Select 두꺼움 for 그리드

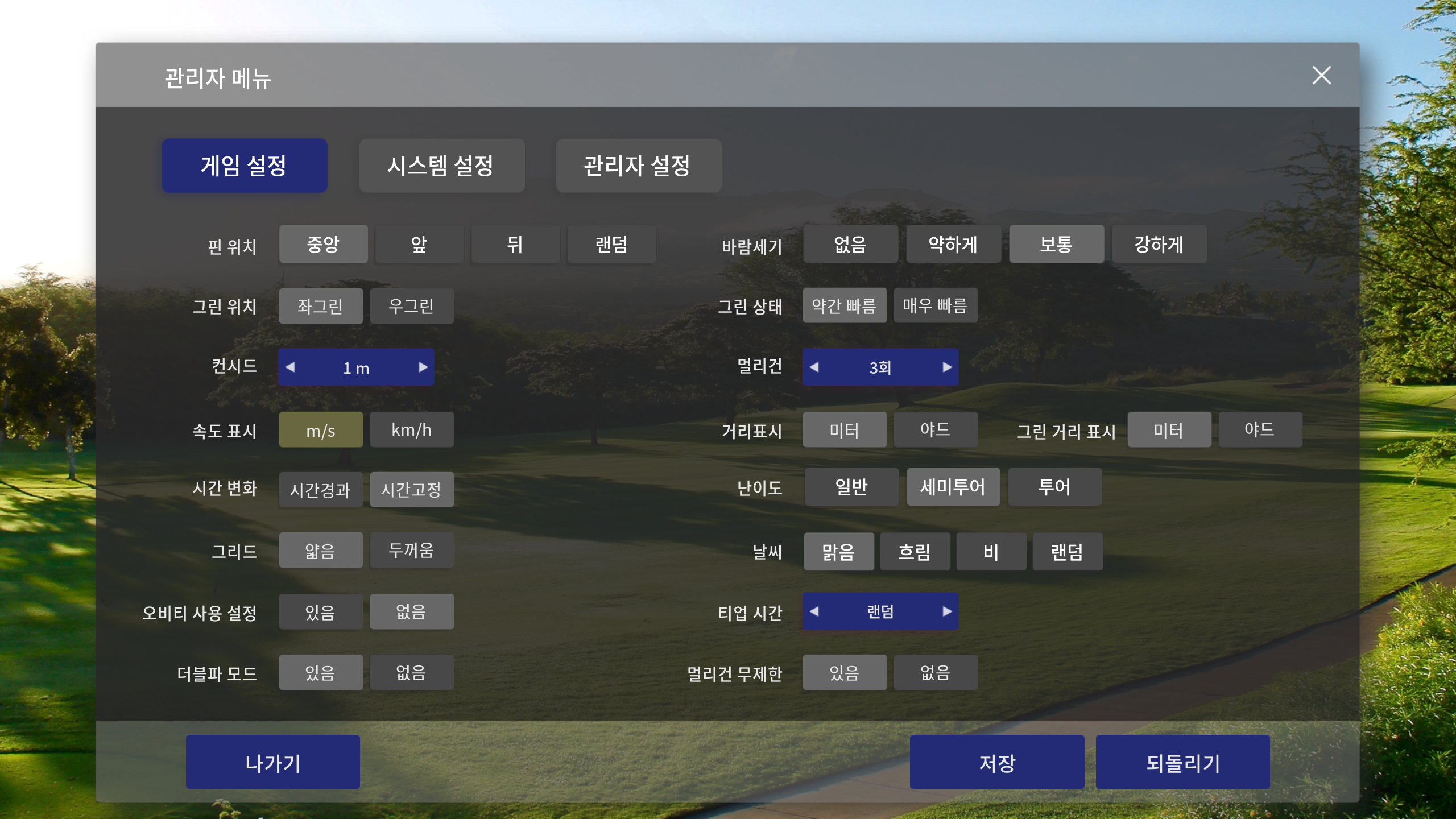pyautogui.click(x=411, y=550)
